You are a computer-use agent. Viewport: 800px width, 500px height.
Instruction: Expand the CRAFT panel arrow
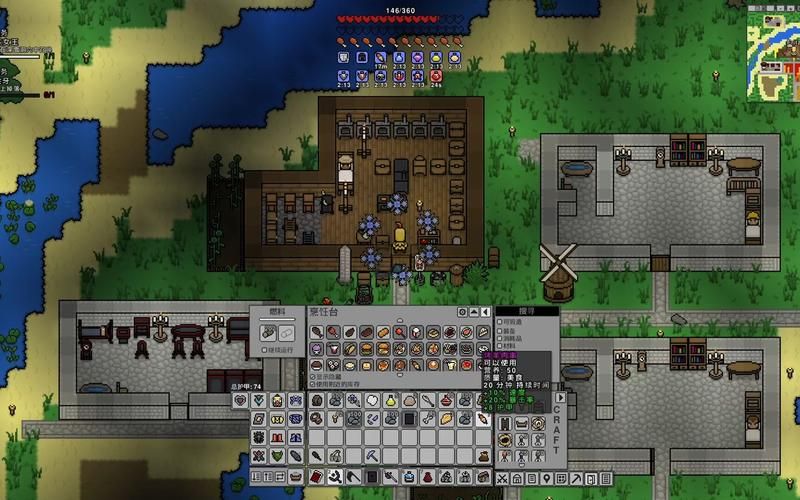(x=561, y=398)
